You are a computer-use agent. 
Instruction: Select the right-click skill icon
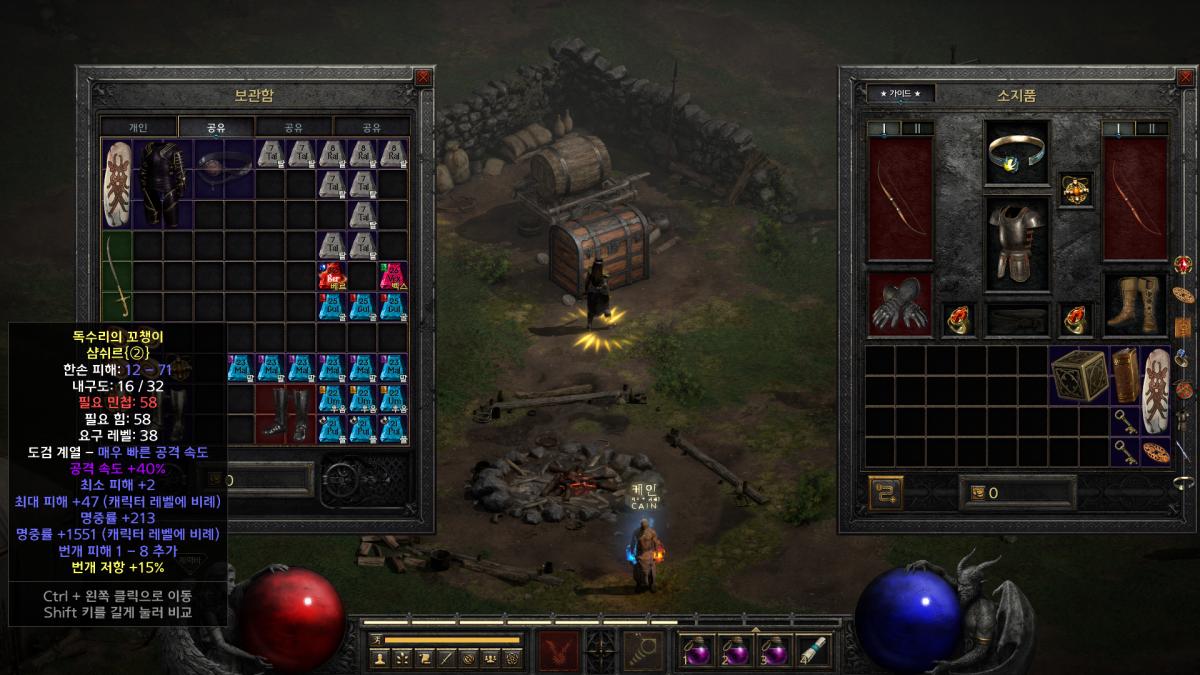(x=643, y=650)
